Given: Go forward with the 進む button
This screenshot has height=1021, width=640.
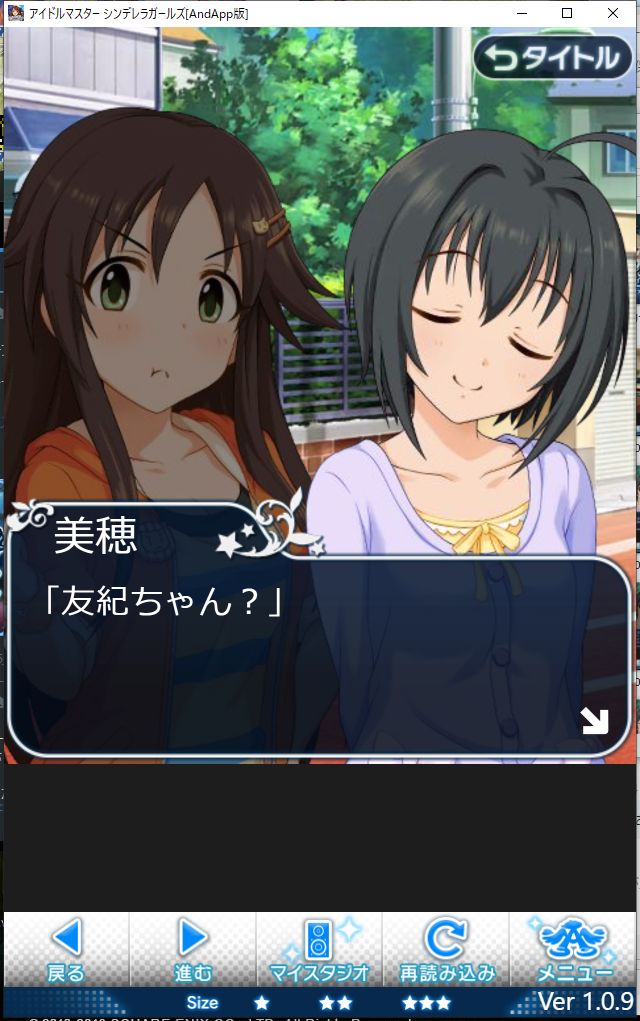Looking at the screenshot, I should tap(193, 949).
